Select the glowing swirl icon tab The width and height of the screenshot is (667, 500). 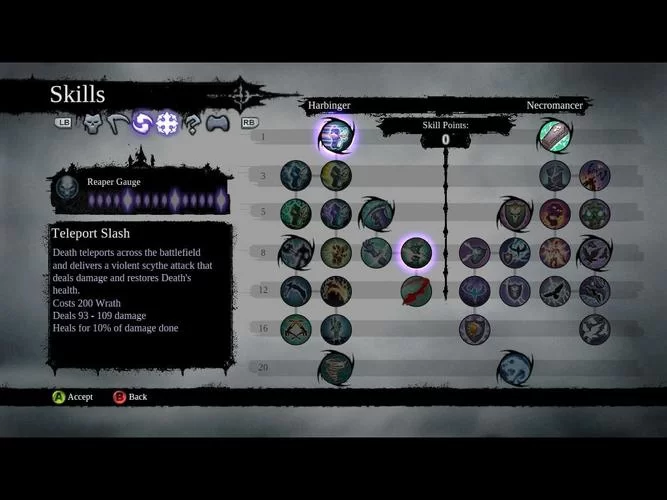click(x=142, y=123)
